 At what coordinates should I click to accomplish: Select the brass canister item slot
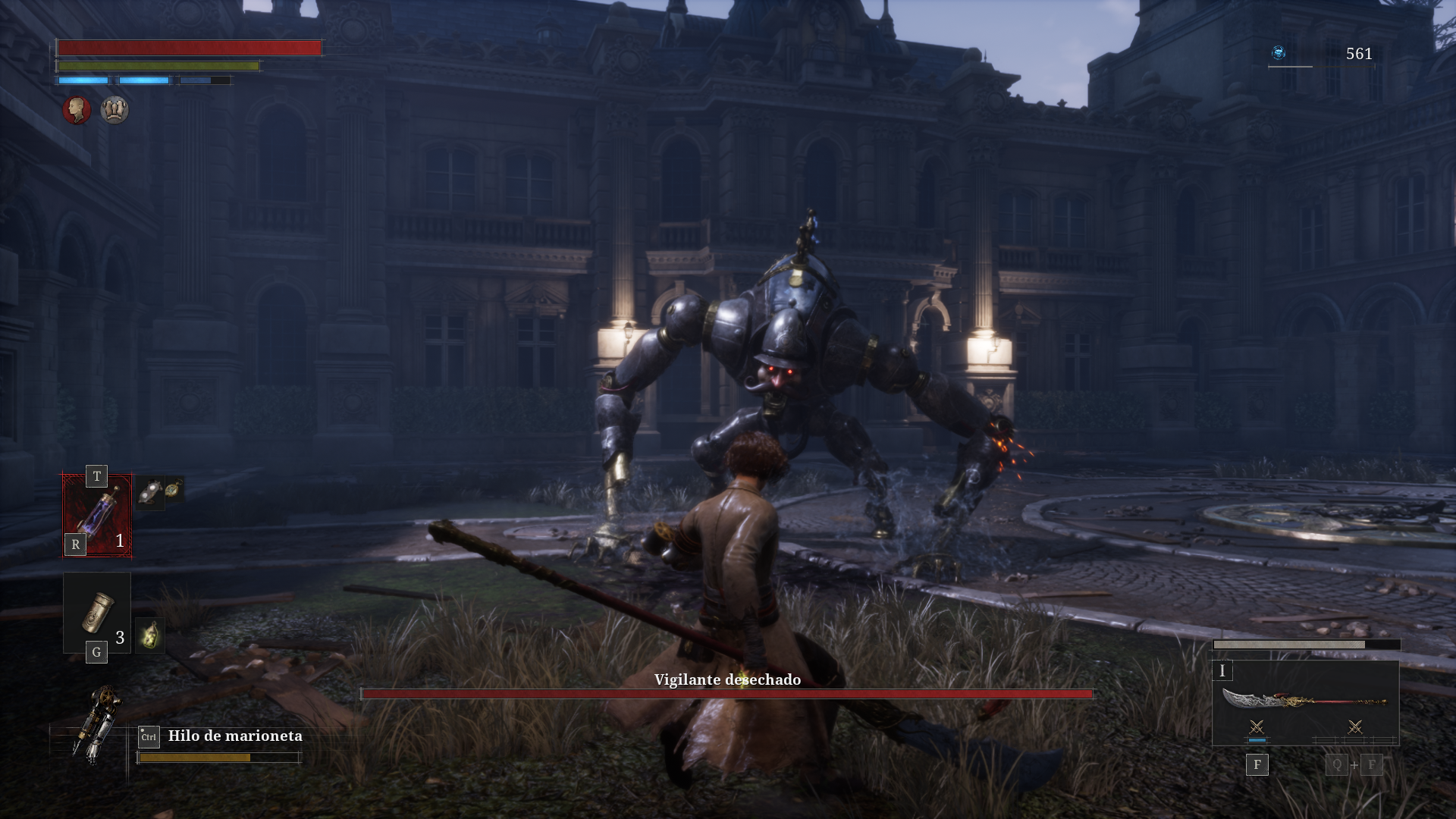(97, 612)
